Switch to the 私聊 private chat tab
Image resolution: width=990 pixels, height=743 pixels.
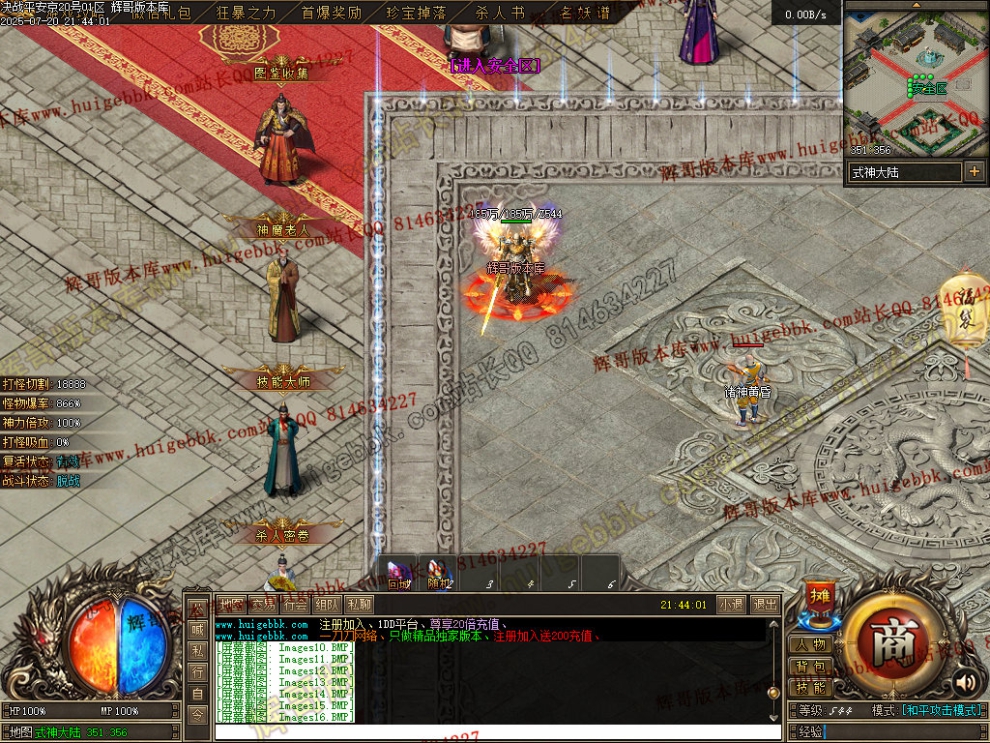pos(358,604)
